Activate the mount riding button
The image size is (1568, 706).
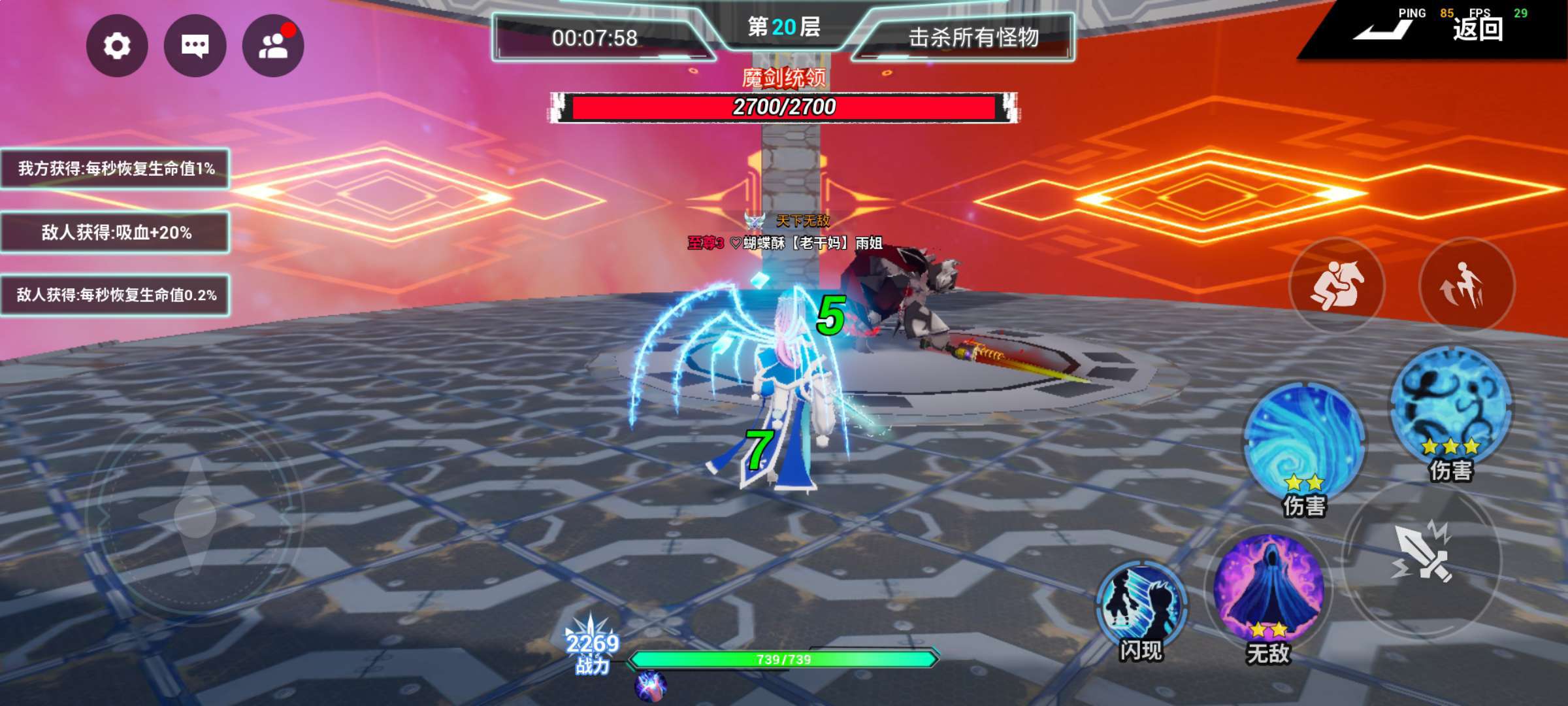point(1337,286)
